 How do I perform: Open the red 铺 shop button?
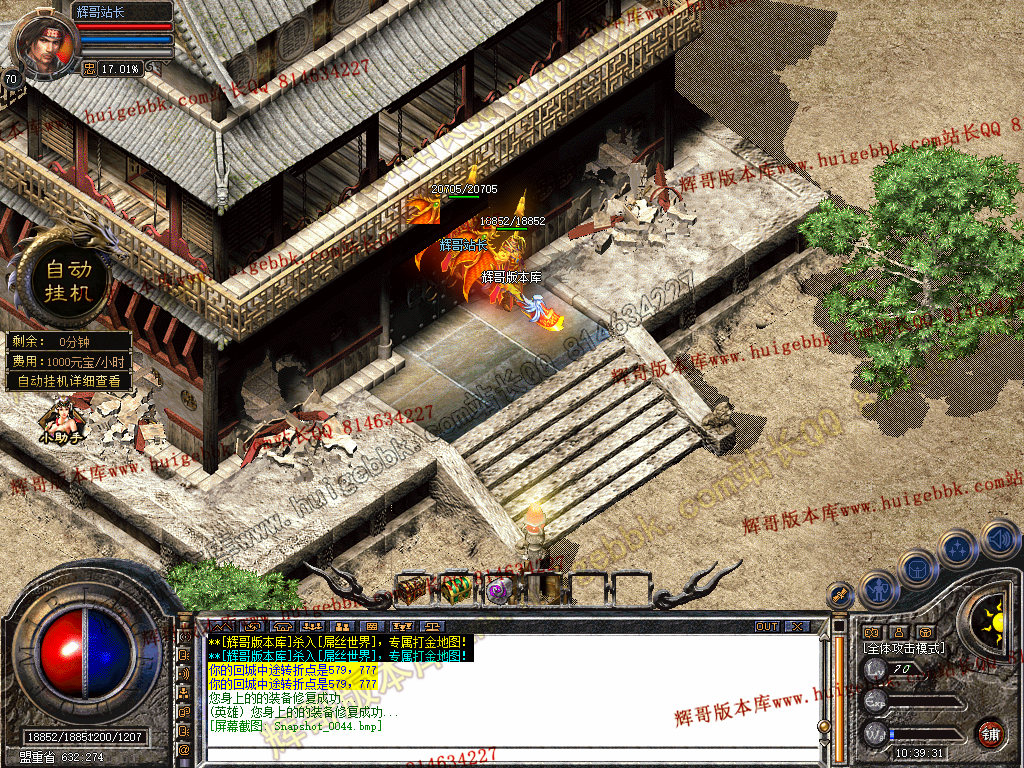991,732
